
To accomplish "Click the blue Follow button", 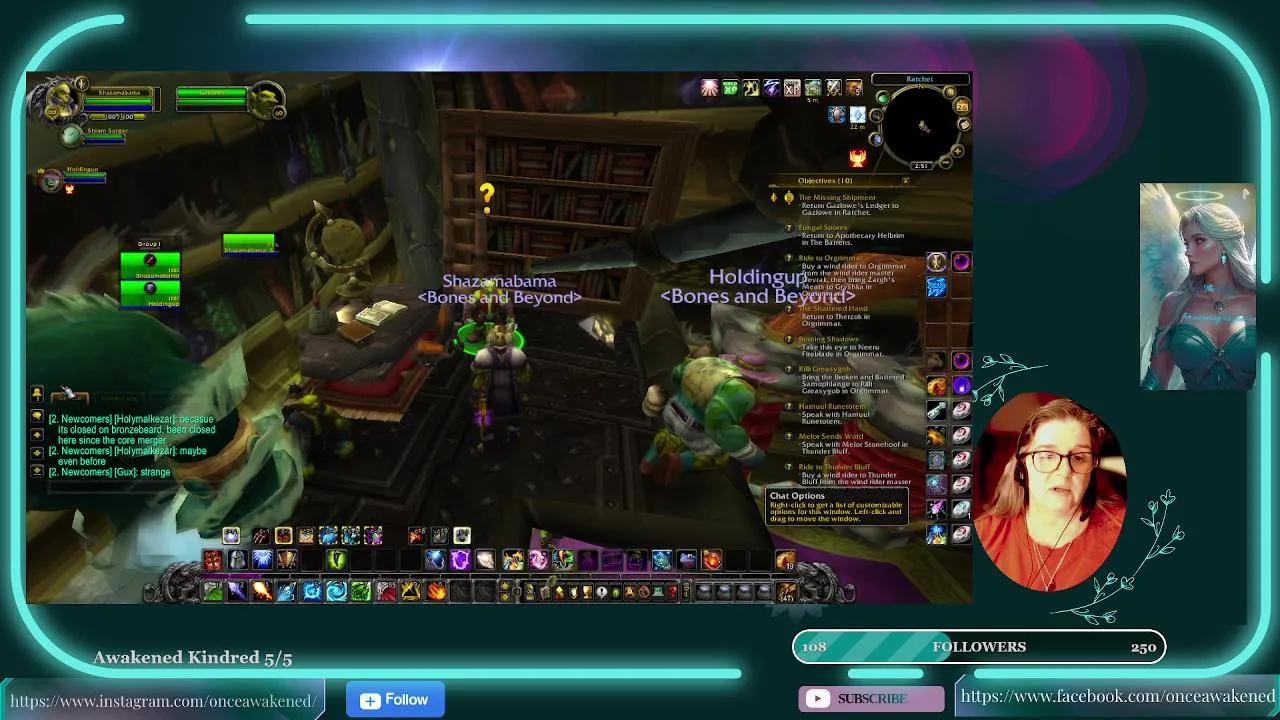I will [394, 700].
